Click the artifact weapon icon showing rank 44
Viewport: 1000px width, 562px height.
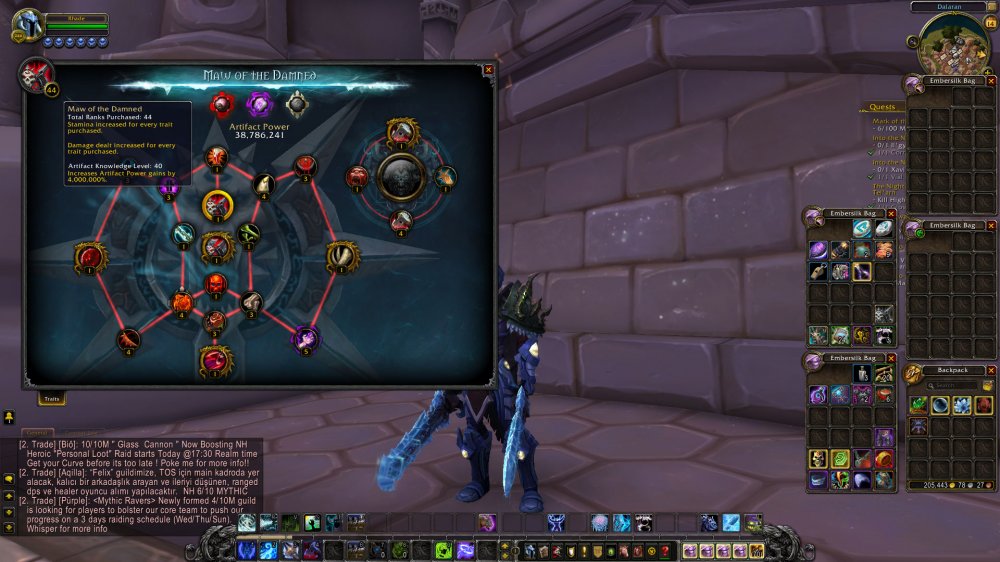tap(35, 75)
